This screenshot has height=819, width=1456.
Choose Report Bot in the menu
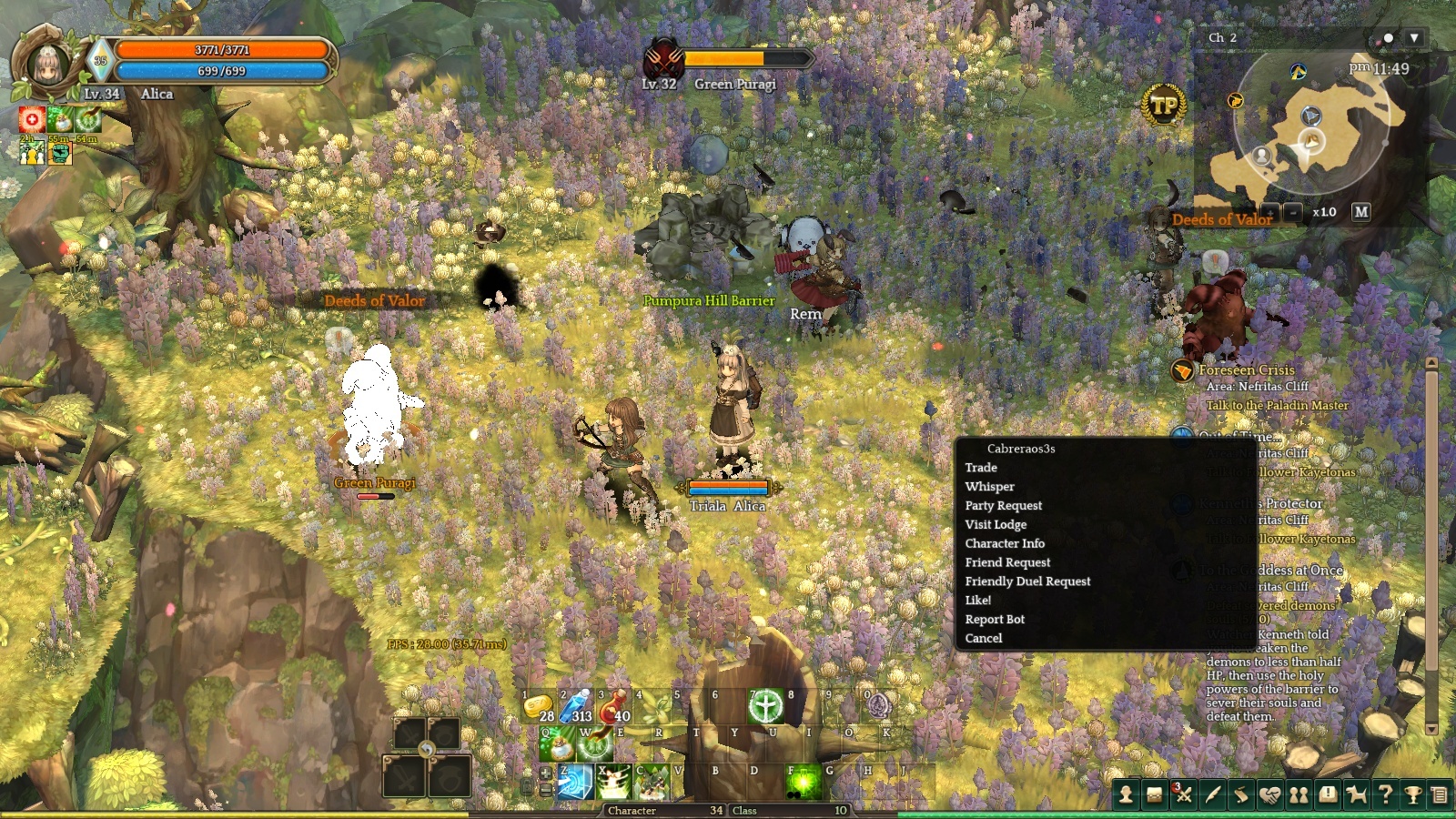pyautogui.click(x=995, y=620)
